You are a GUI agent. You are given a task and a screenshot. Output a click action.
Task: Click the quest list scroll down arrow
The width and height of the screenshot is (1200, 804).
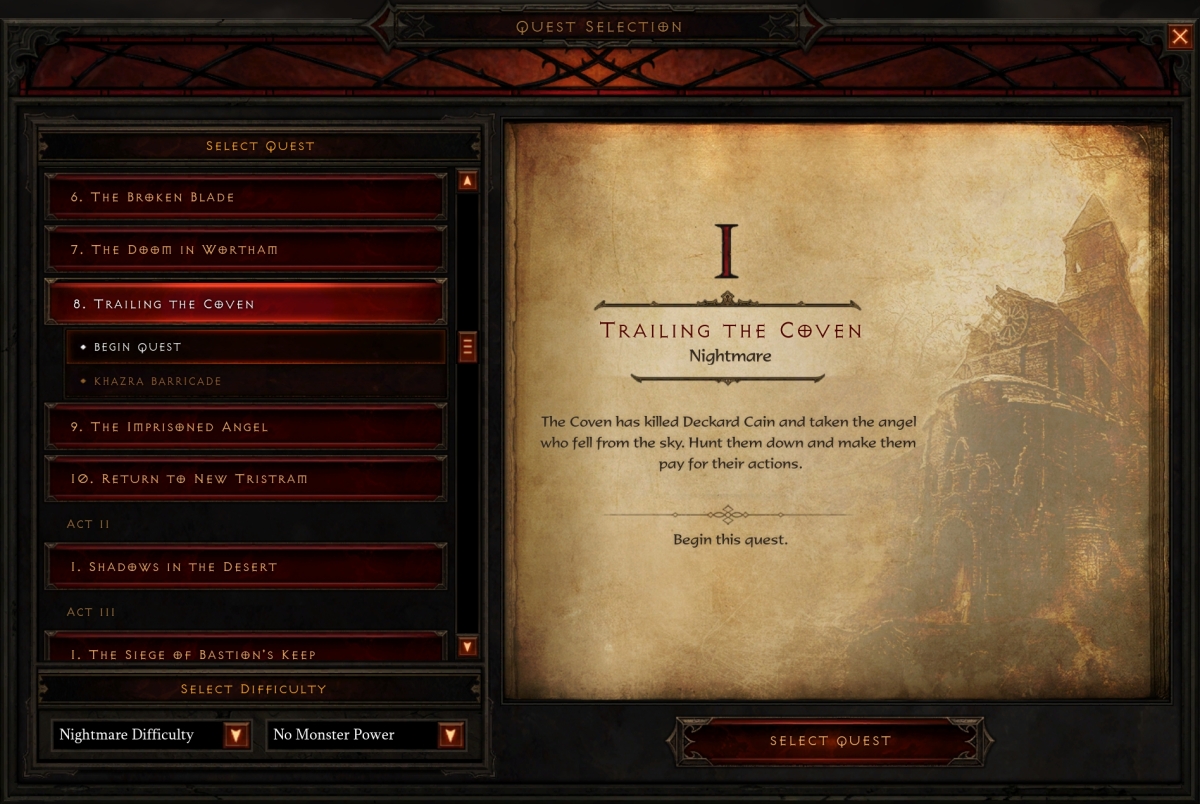[467, 647]
